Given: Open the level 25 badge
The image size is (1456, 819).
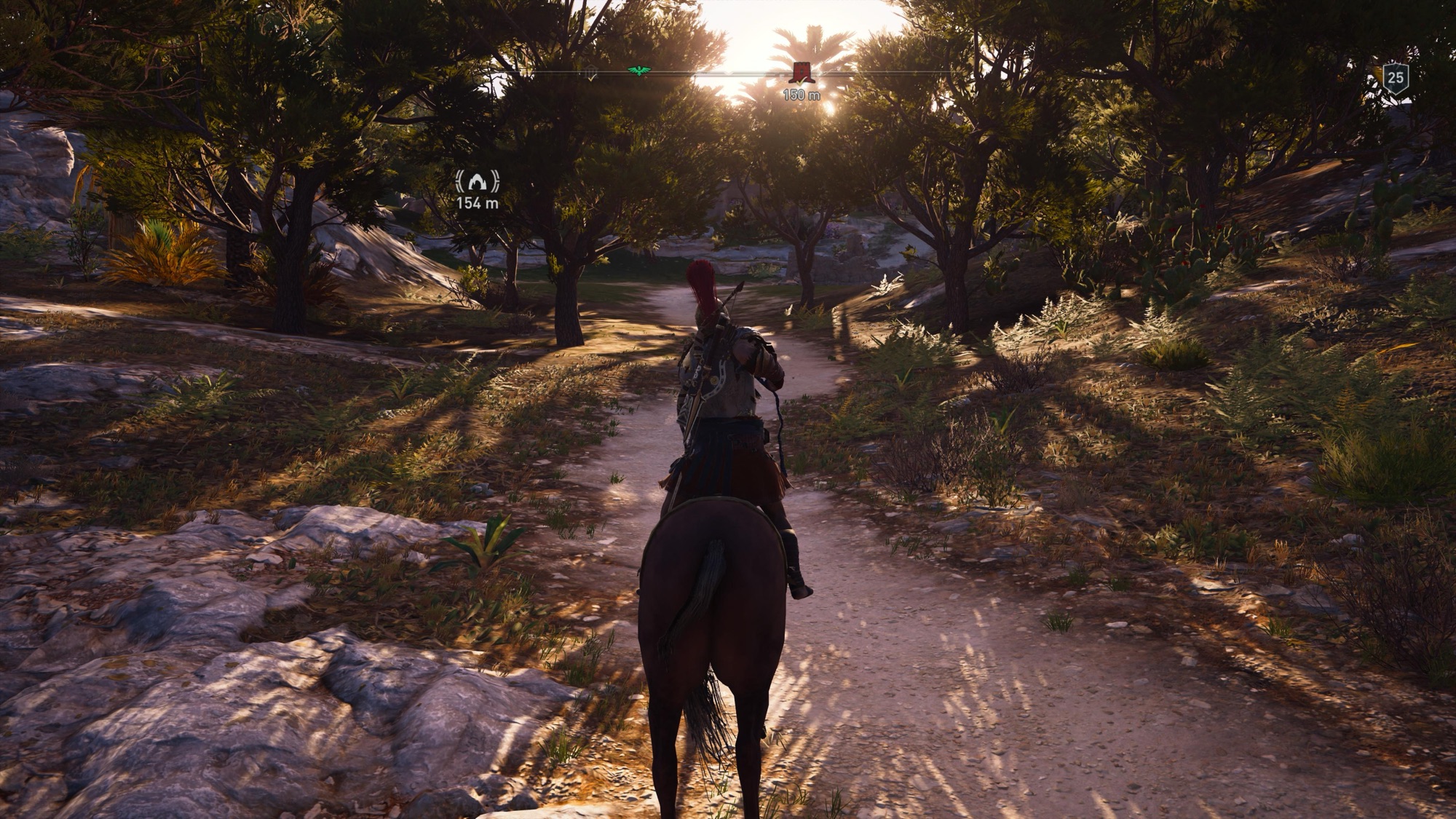Looking at the screenshot, I should pos(1396,77).
